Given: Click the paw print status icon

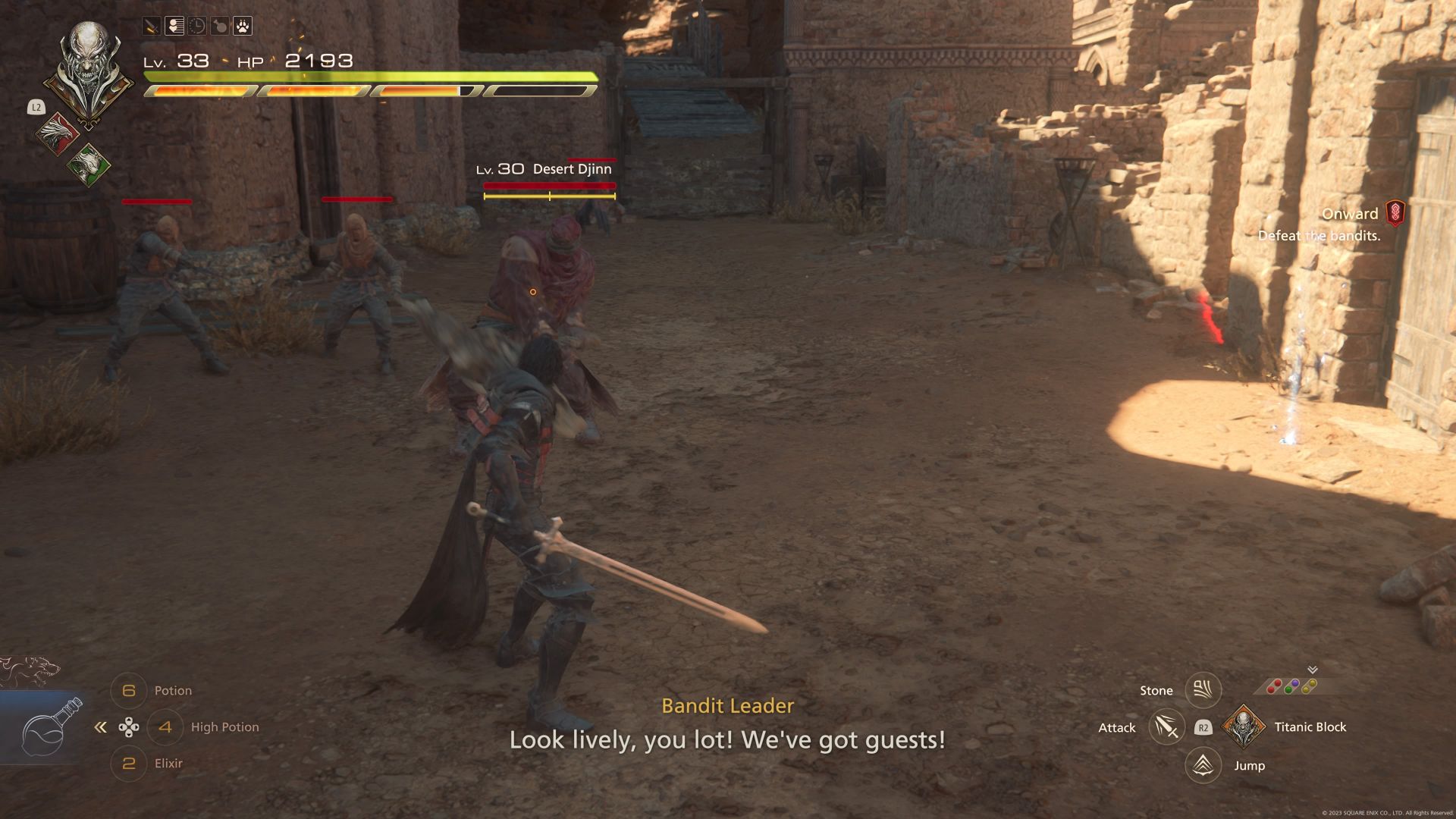Looking at the screenshot, I should pyautogui.click(x=242, y=27).
